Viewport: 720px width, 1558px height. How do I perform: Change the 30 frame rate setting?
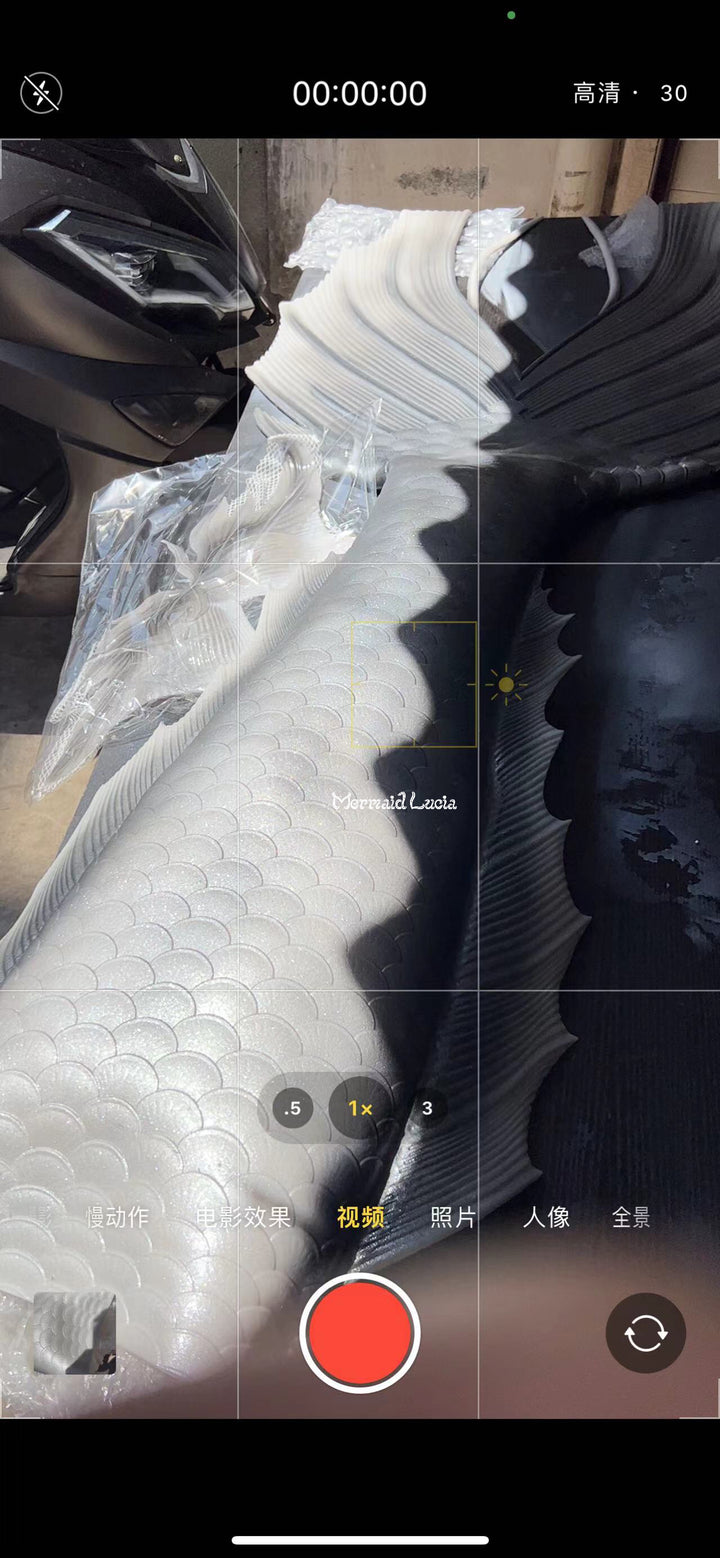point(674,93)
